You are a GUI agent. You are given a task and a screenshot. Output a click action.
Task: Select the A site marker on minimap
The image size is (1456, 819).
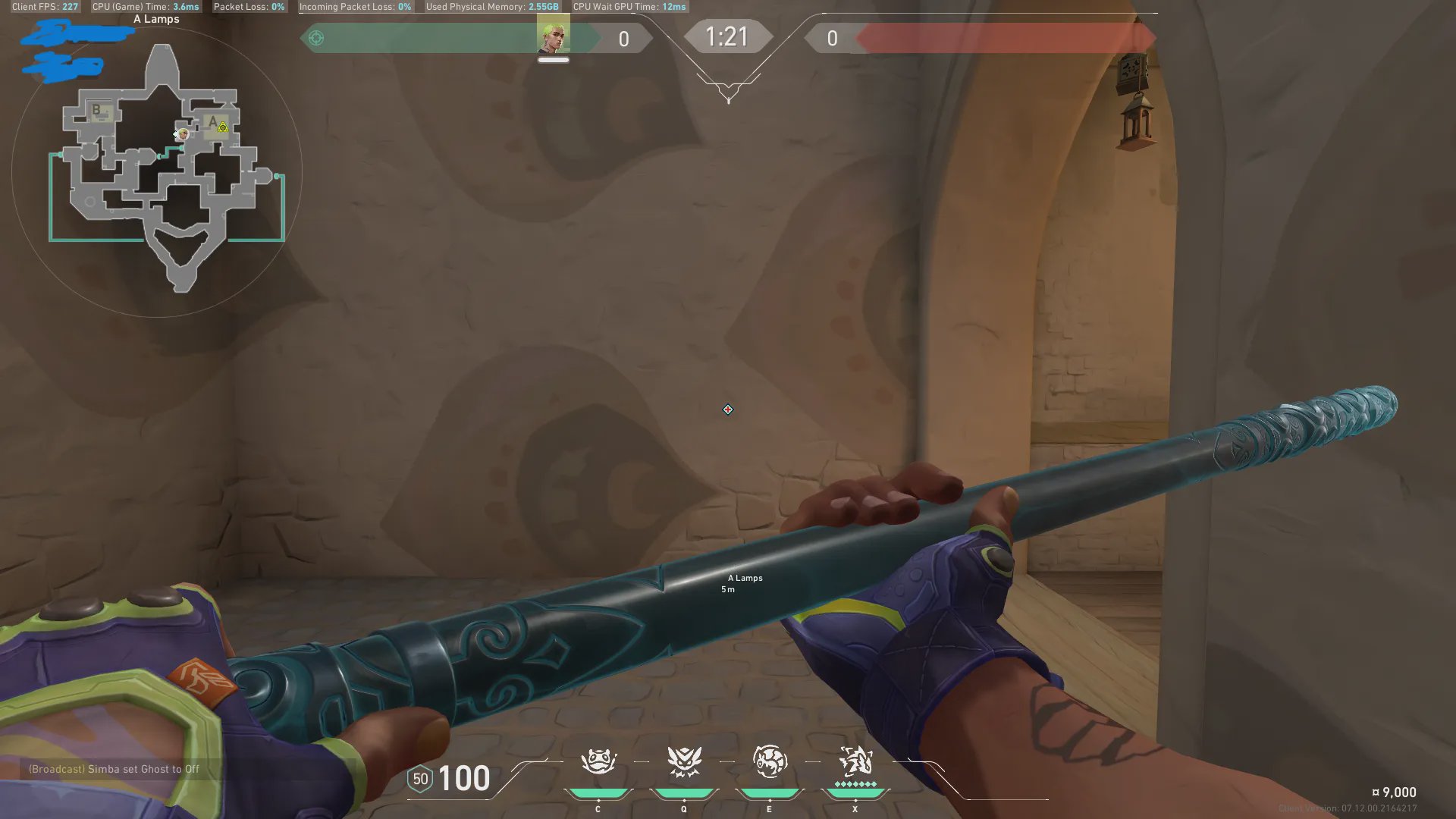(x=212, y=121)
